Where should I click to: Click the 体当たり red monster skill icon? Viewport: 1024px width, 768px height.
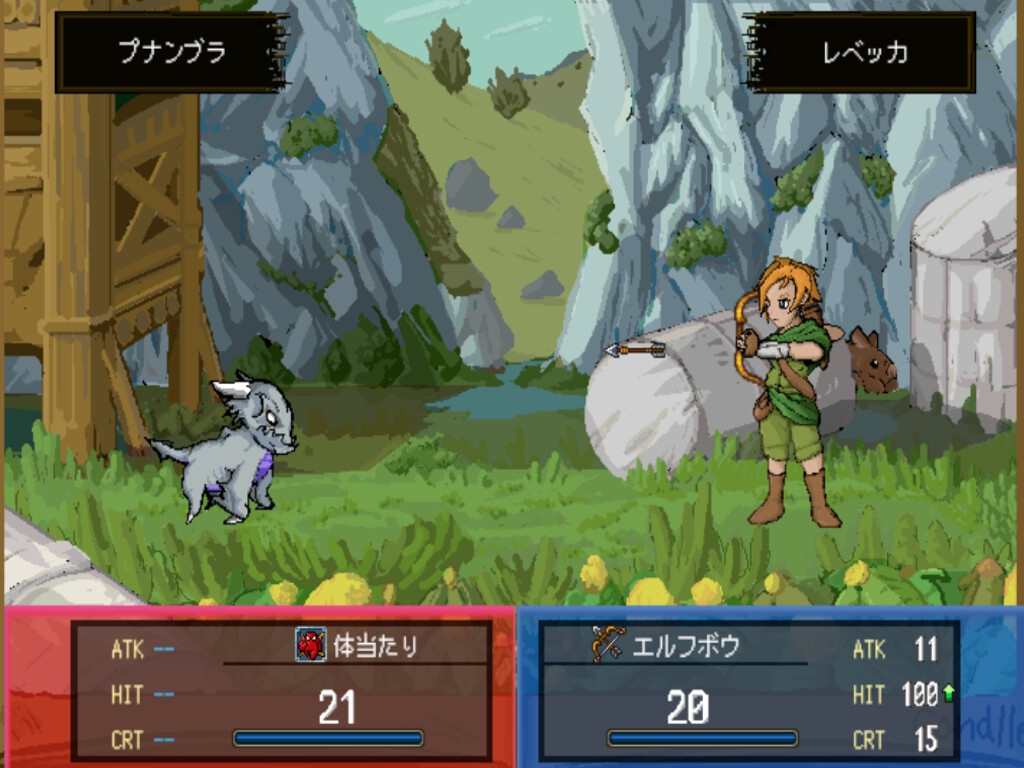(x=311, y=645)
